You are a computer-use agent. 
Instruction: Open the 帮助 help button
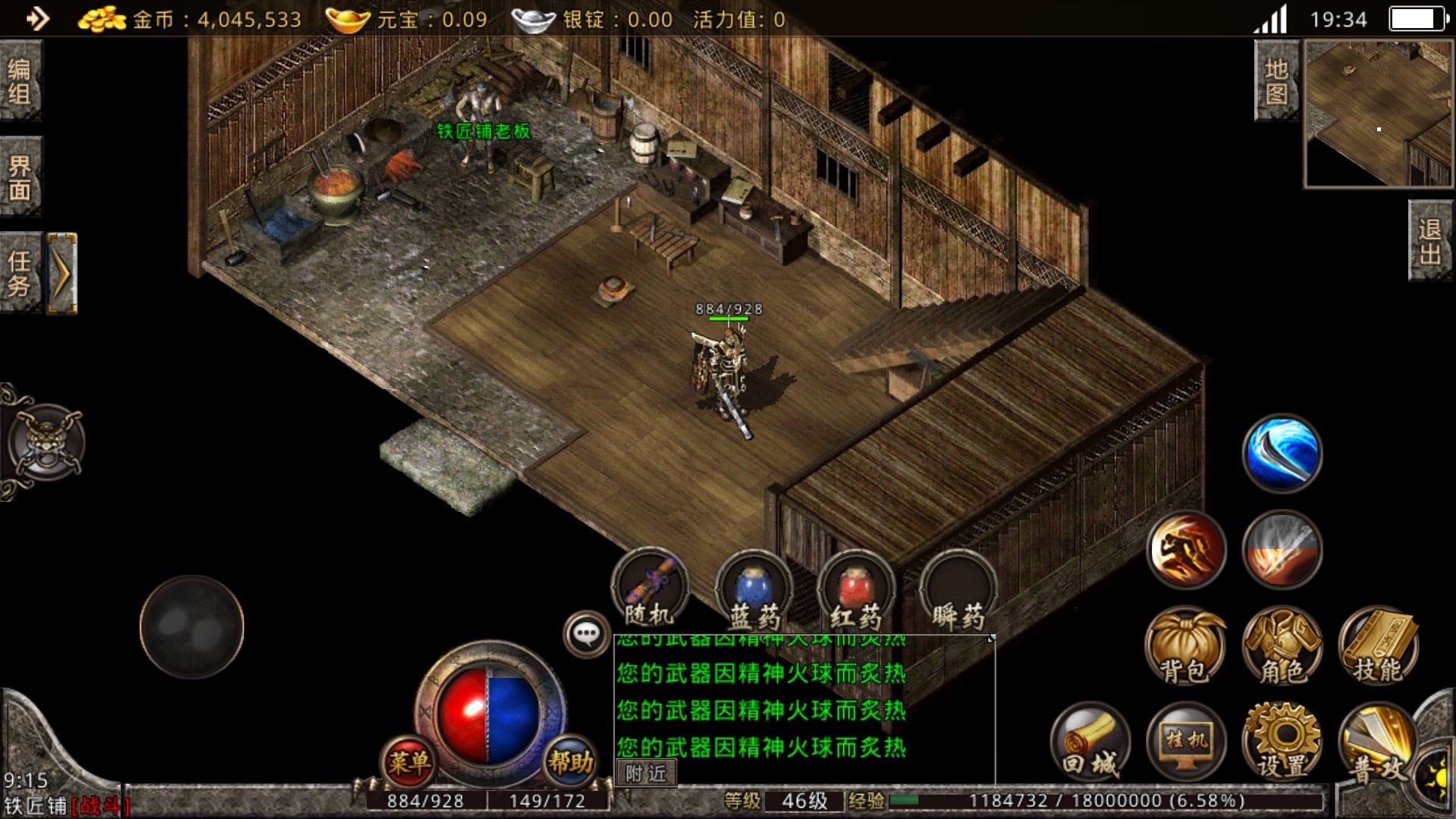point(570,762)
